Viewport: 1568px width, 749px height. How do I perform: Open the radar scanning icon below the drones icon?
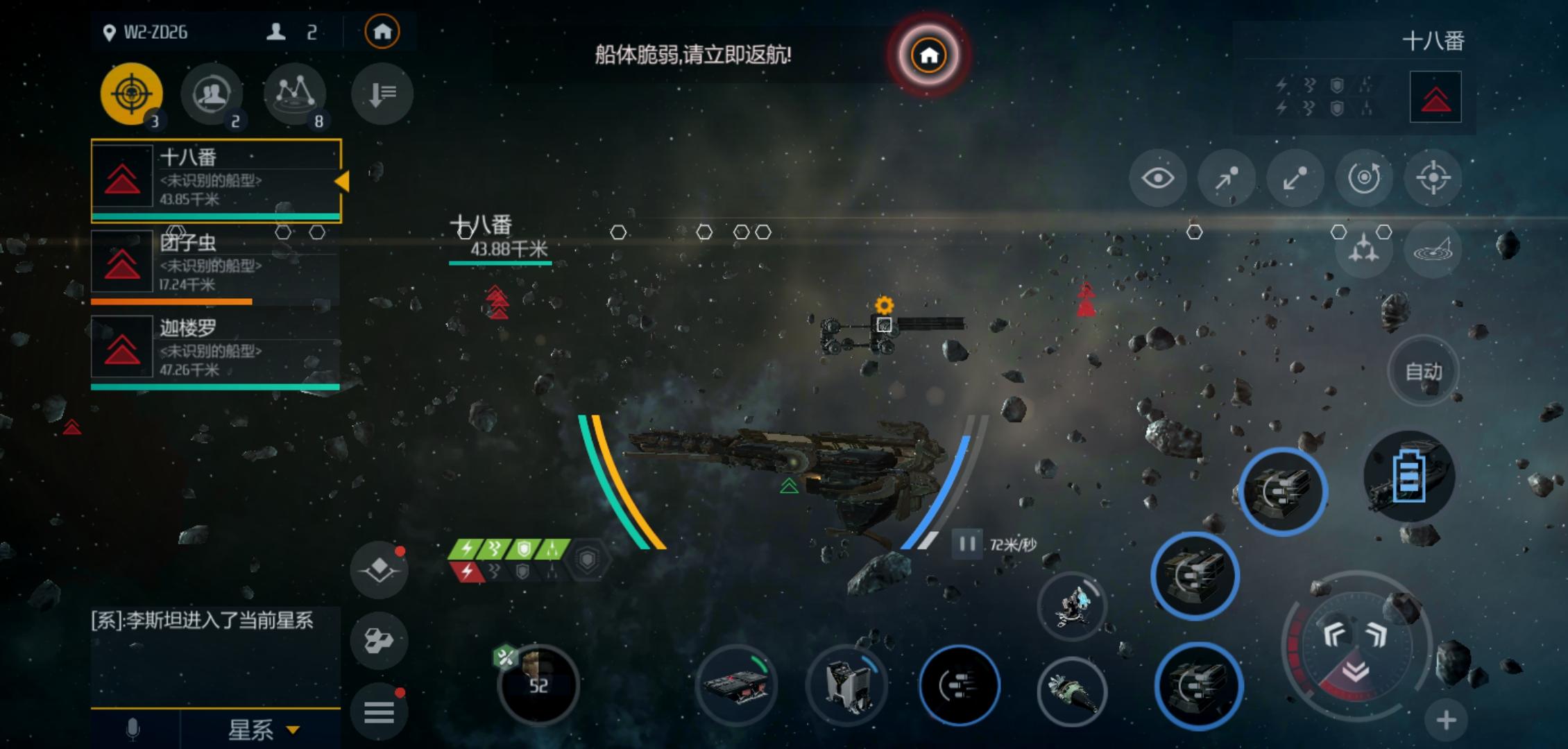point(1433,250)
